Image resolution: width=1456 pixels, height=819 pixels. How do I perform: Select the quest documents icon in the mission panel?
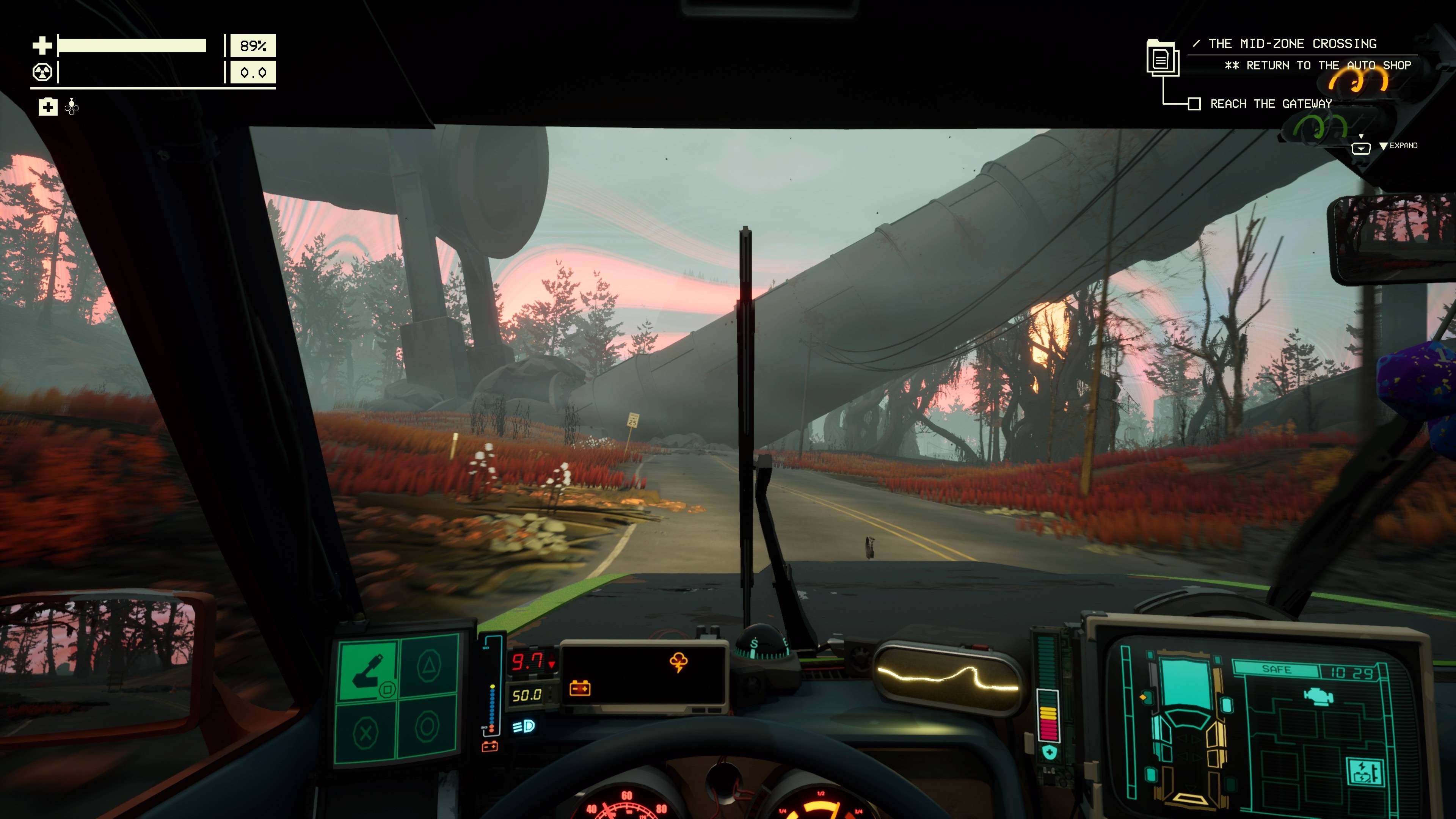(x=1163, y=58)
